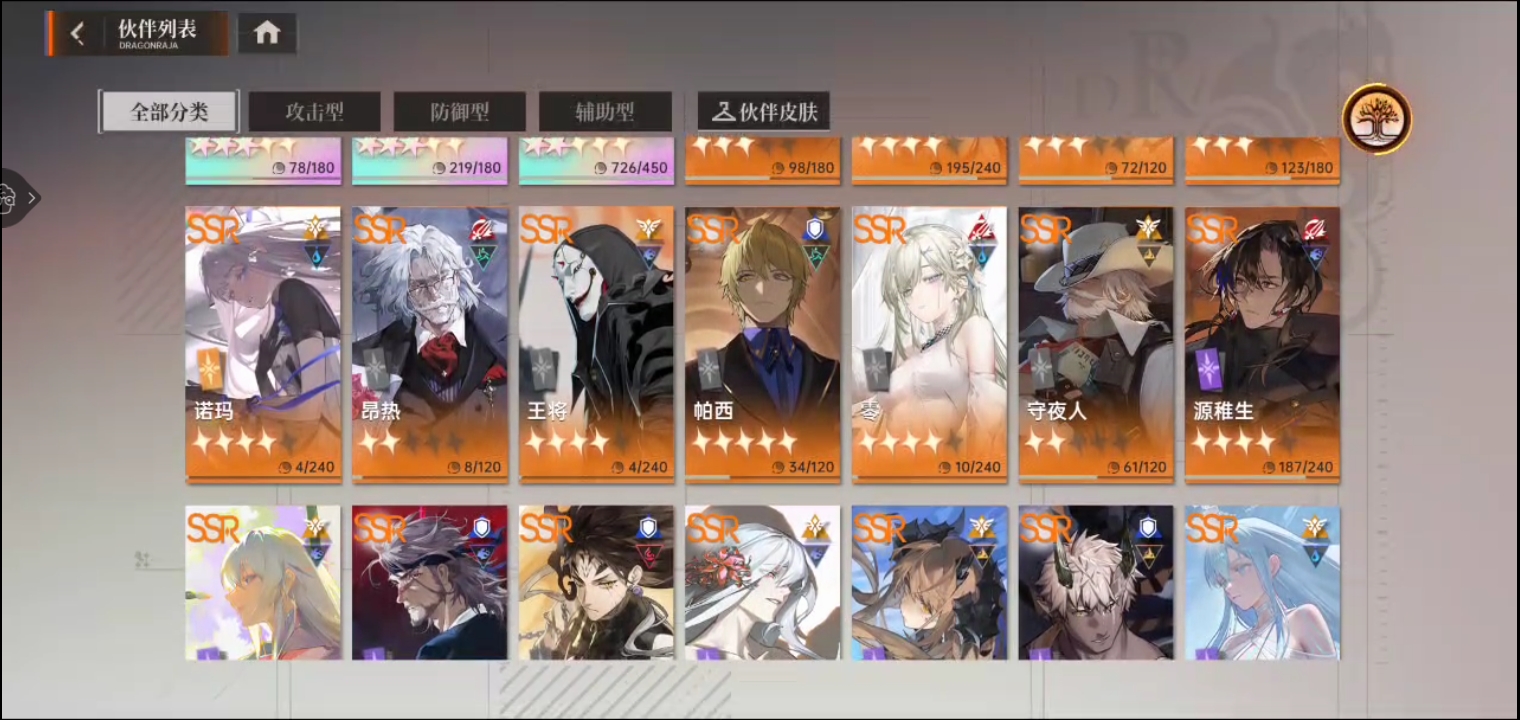The image size is (1520, 720).
Task: Switch to the 全部分类 tab
Action: tap(168, 112)
